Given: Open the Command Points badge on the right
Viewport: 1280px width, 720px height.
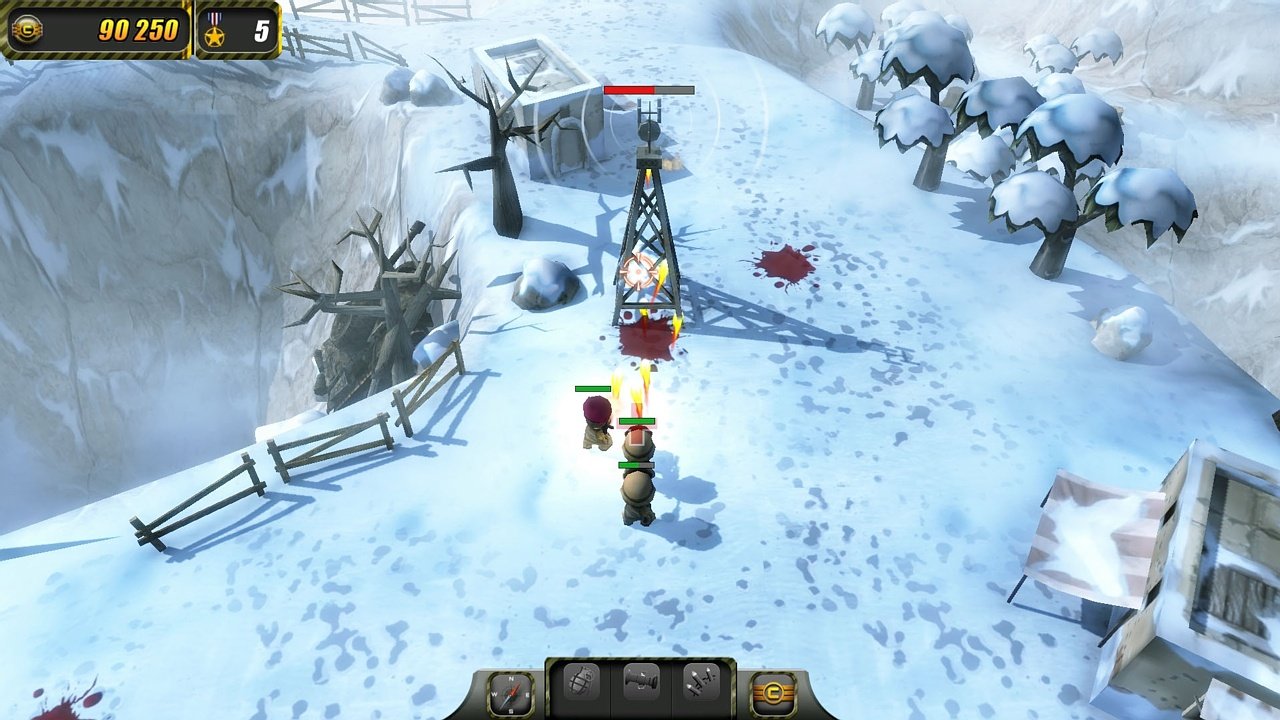Looking at the screenshot, I should tap(775, 690).
